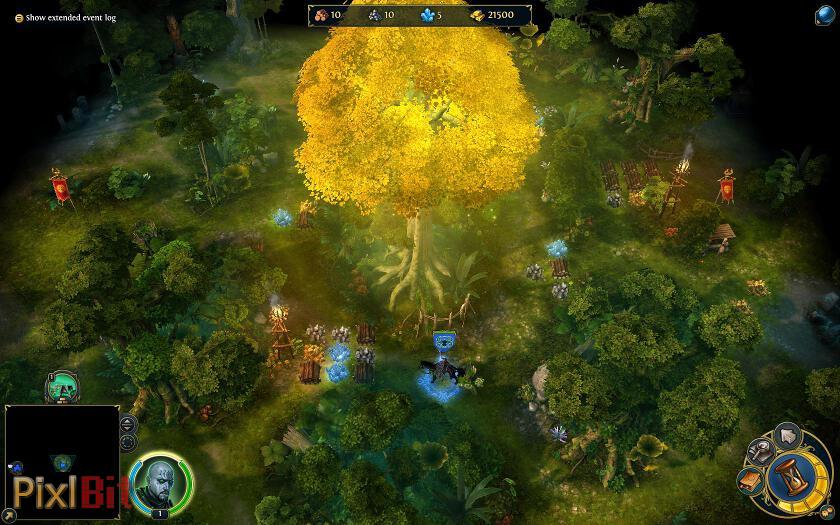
Task: Open the magnifying glass kingdom overview
Action: (759, 451)
